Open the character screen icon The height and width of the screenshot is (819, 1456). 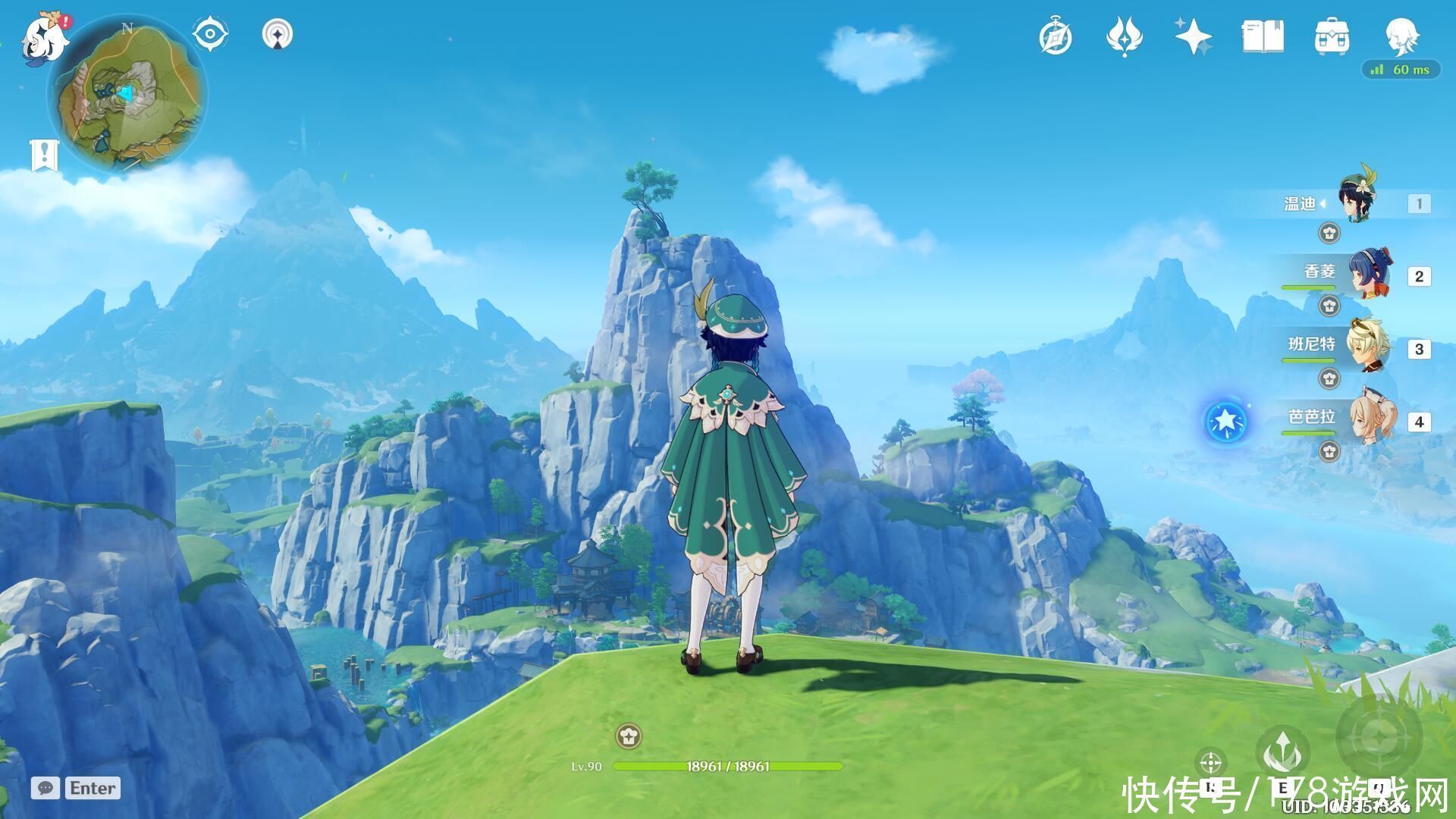pyautogui.click(x=1400, y=36)
